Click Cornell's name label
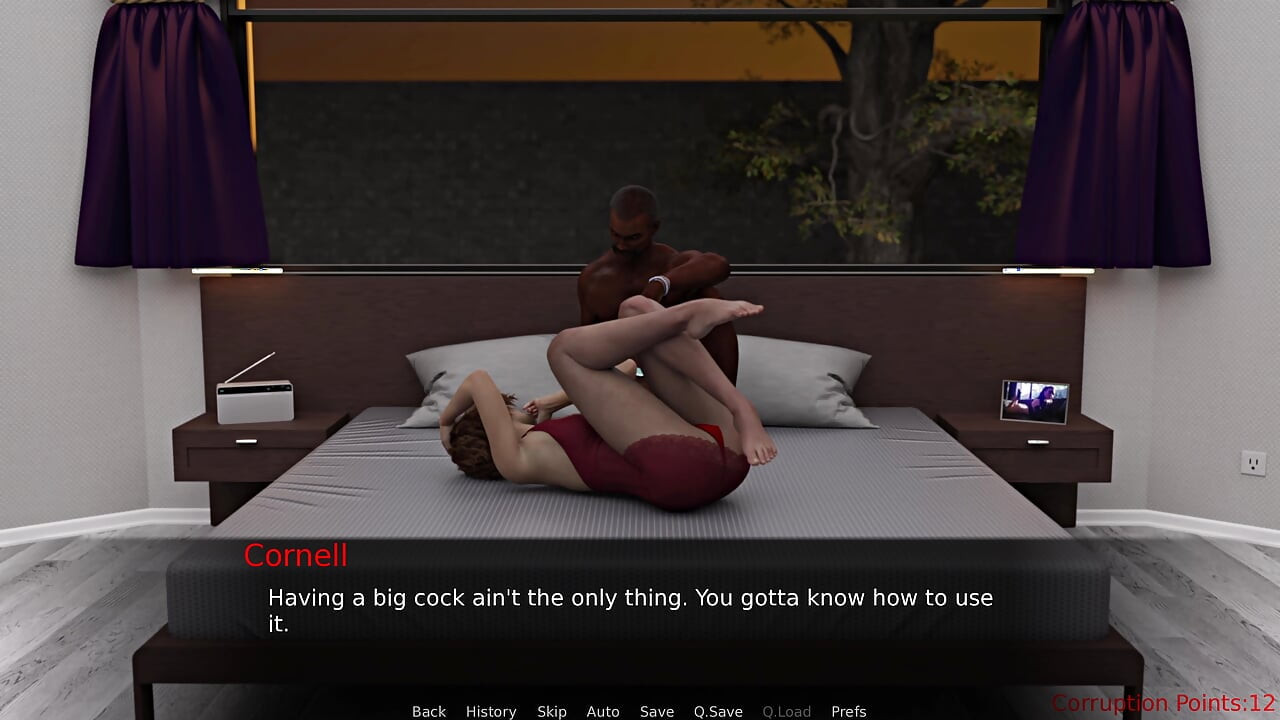This screenshot has height=720, width=1280. pos(295,556)
